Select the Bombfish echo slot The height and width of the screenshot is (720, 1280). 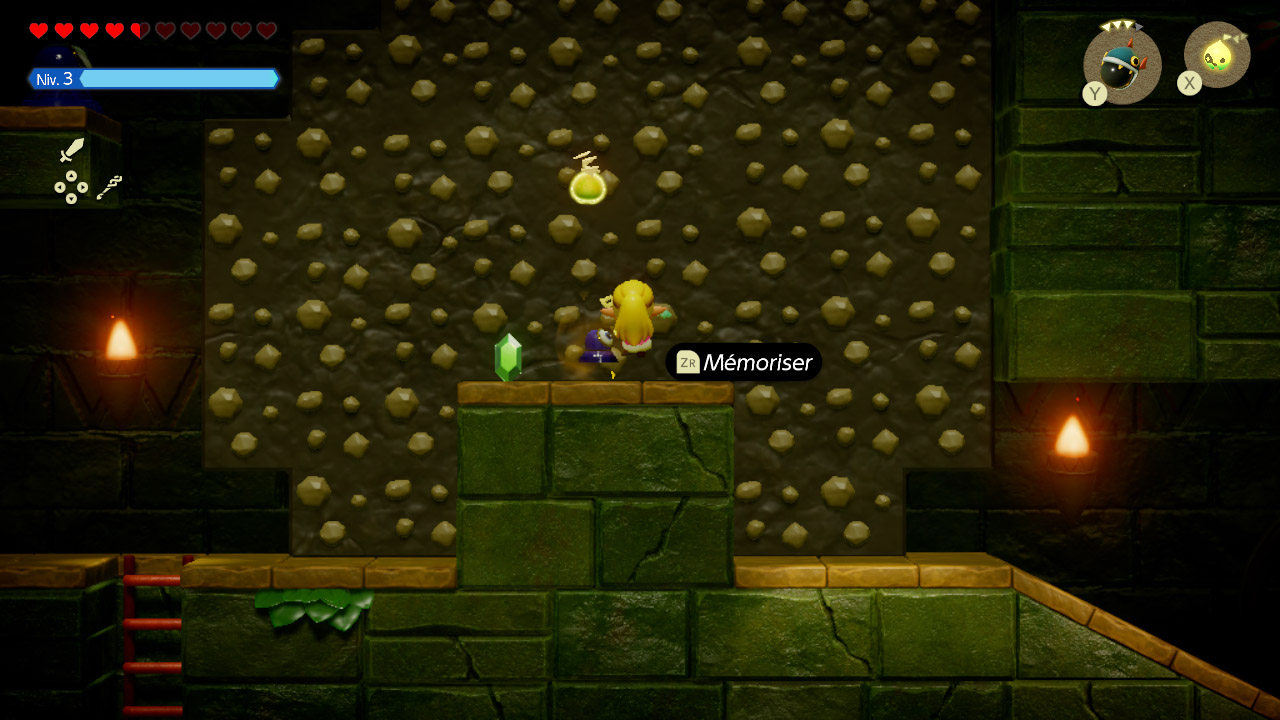(1122, 64)
